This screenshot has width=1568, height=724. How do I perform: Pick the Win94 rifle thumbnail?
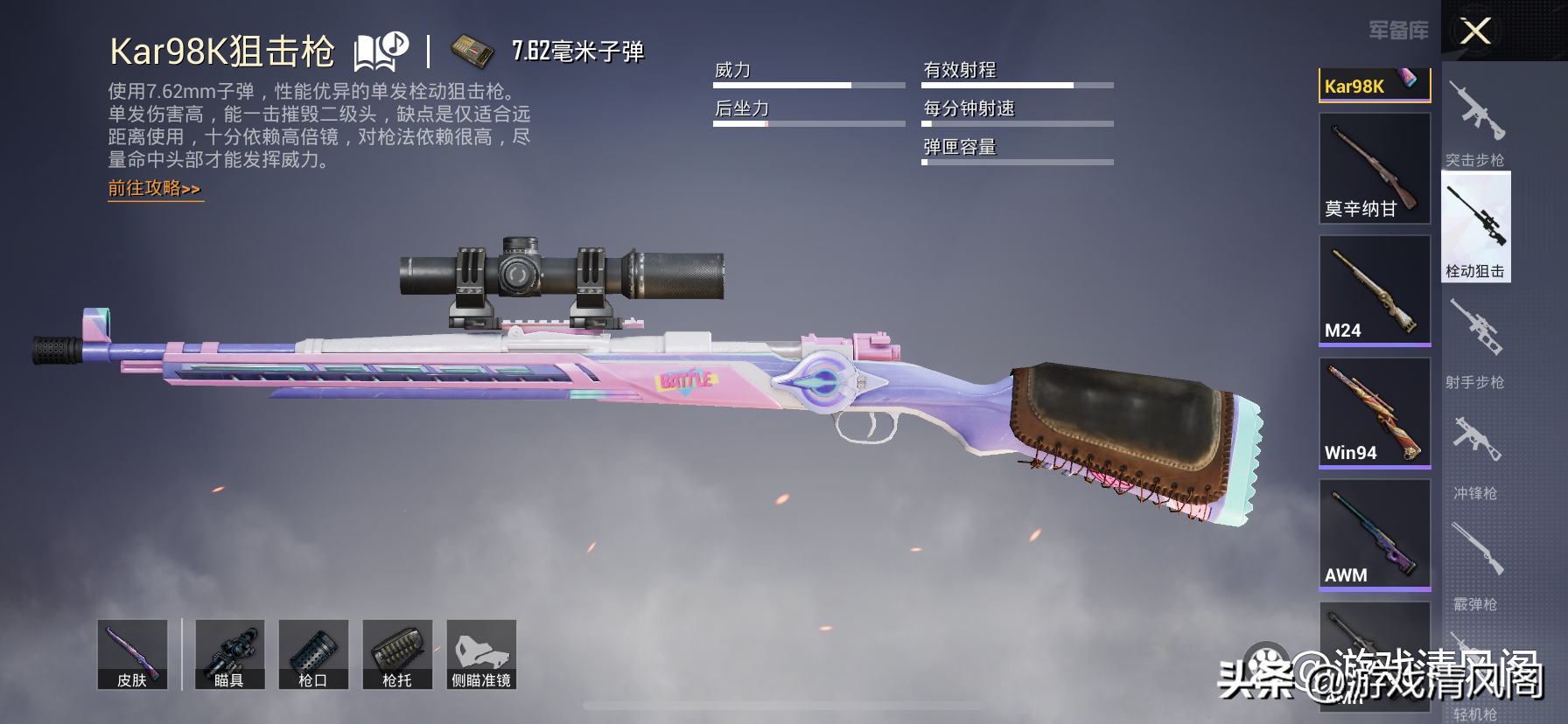coord(1375,413)
